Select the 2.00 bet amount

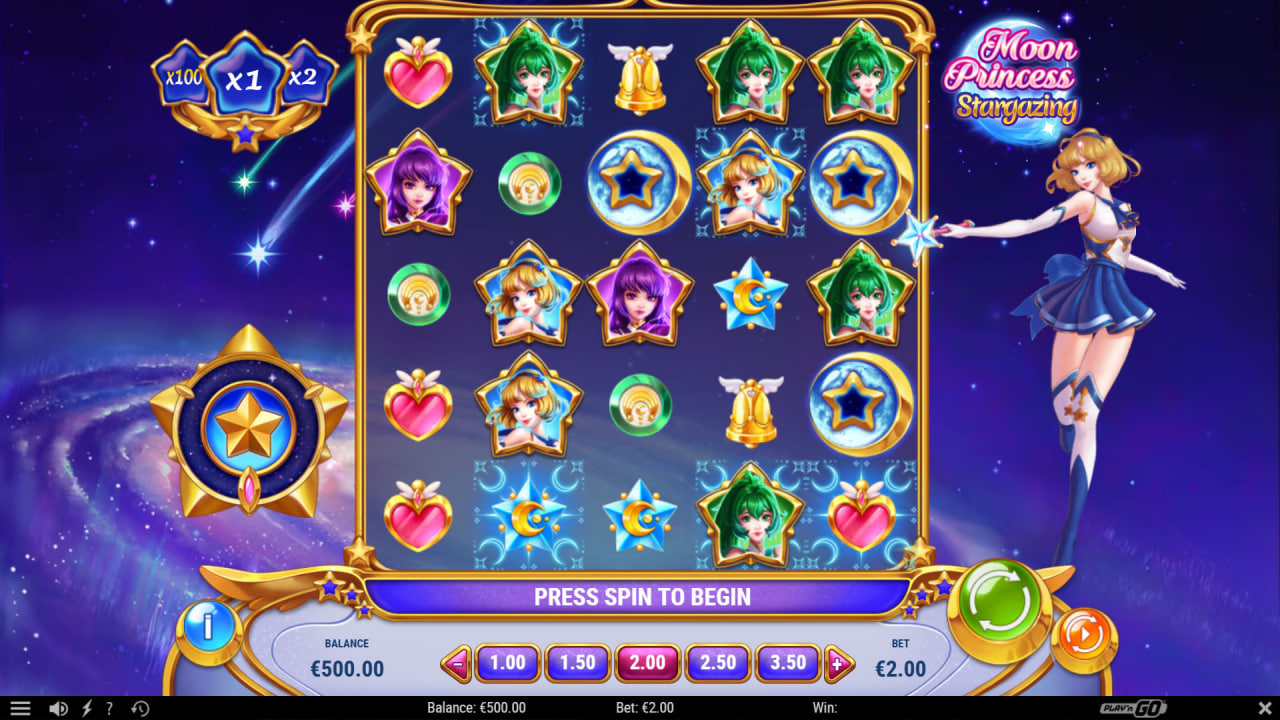click(x=647, y=662)
